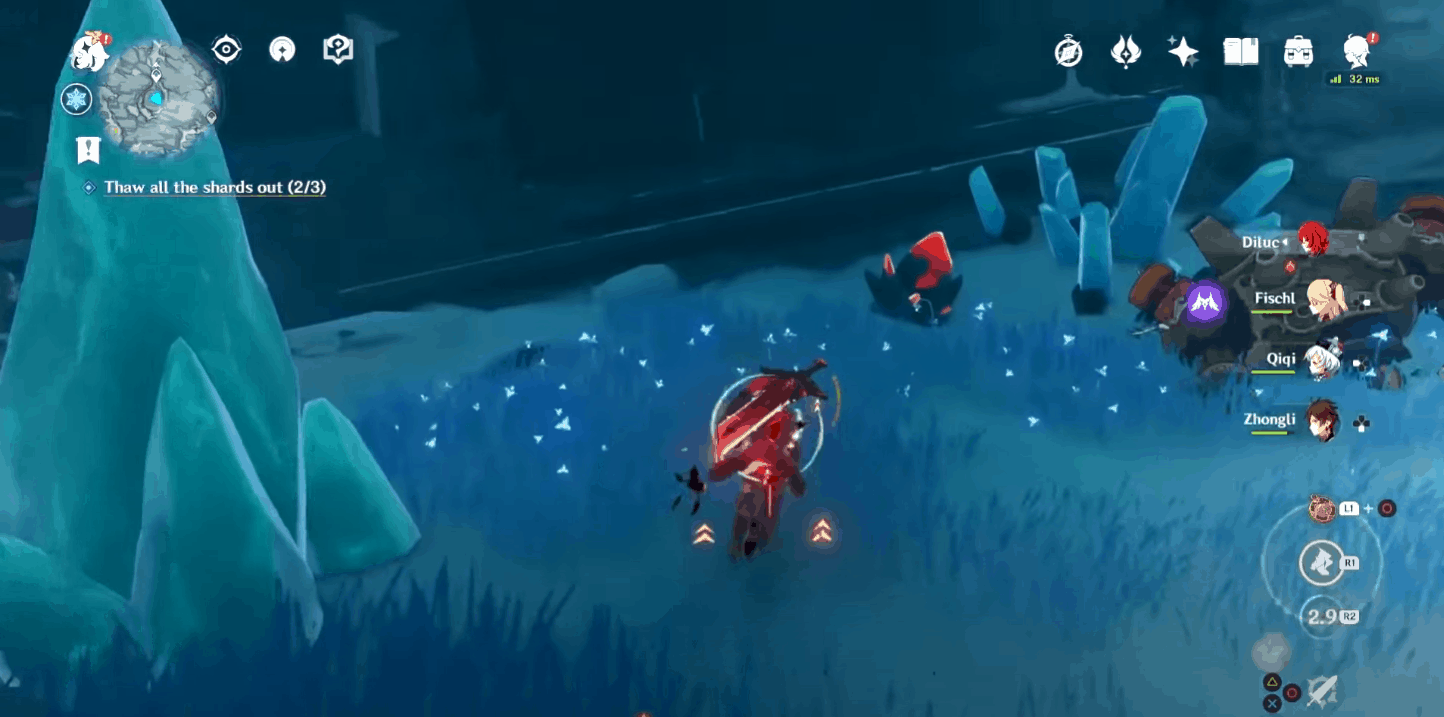Screen dimensions: 1444x717
Task: Open the compass icon in the top bar
Action: 1068,52
